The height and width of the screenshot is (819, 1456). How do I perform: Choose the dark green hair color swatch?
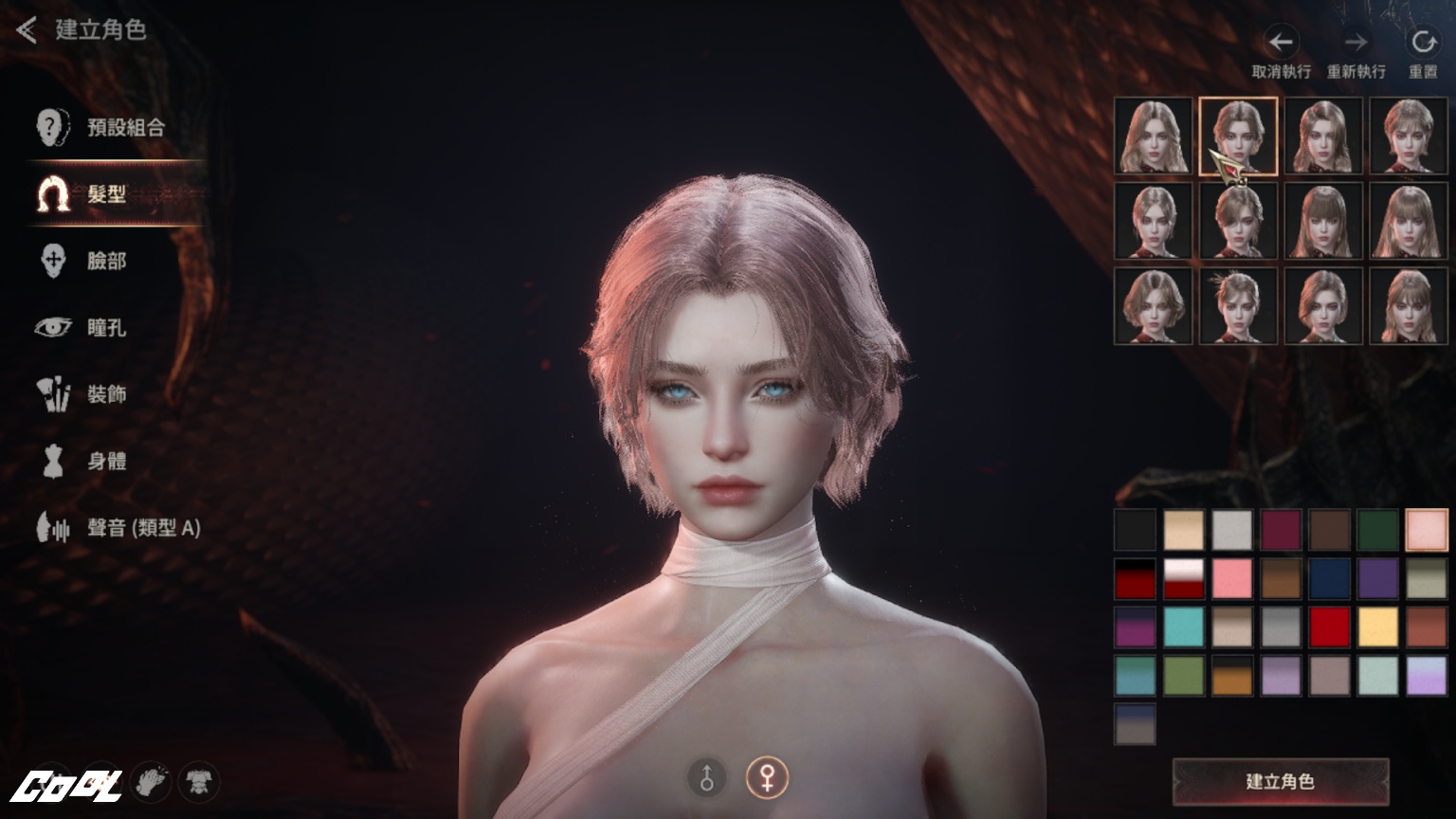1377,530
